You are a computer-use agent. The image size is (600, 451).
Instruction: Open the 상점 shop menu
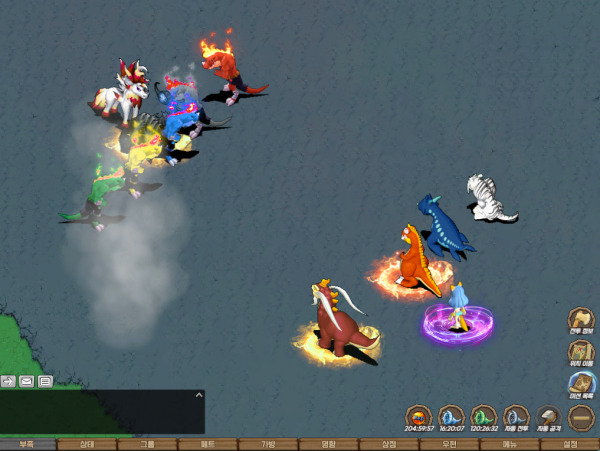point(389,444)
